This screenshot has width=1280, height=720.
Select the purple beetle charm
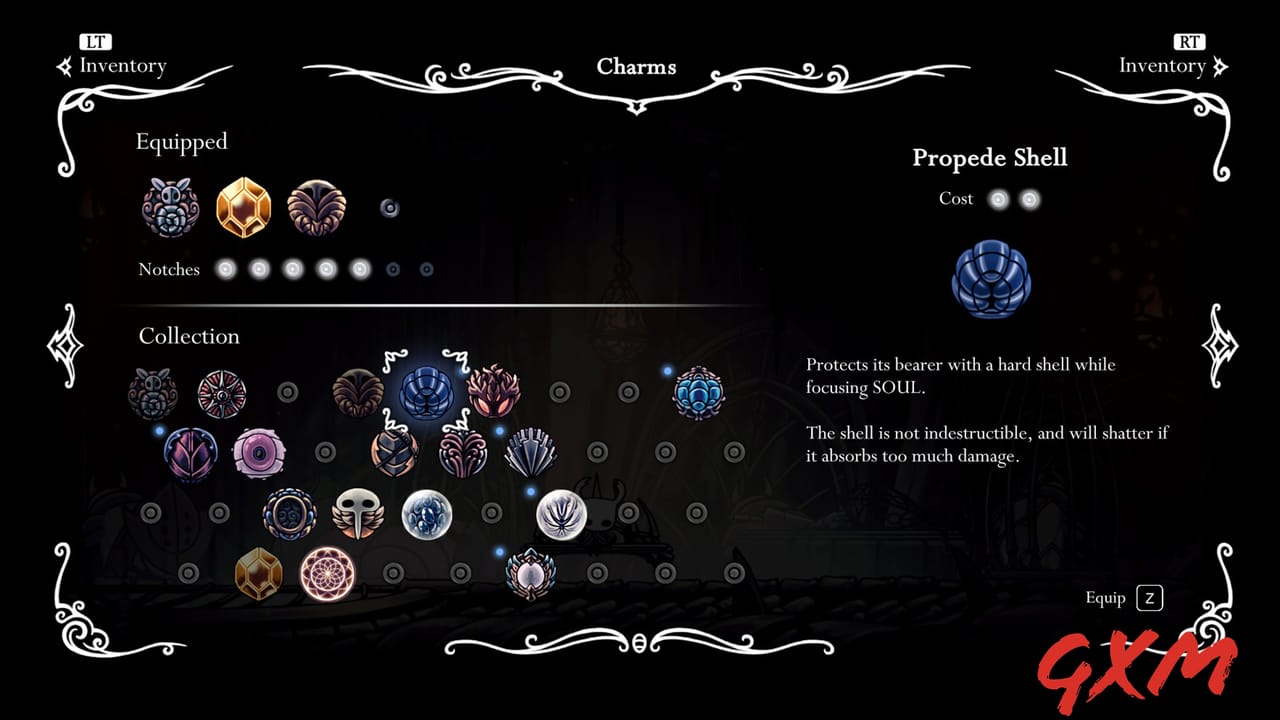[190, 452]
